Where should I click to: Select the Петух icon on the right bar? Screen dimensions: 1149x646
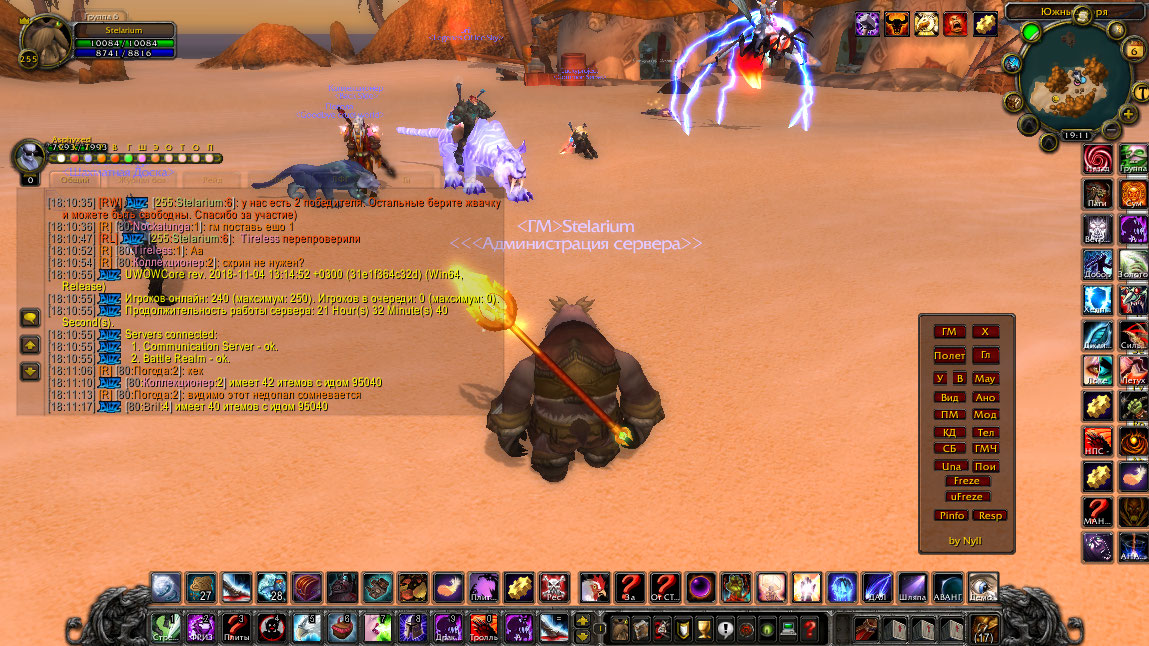tap(1134, 369)
